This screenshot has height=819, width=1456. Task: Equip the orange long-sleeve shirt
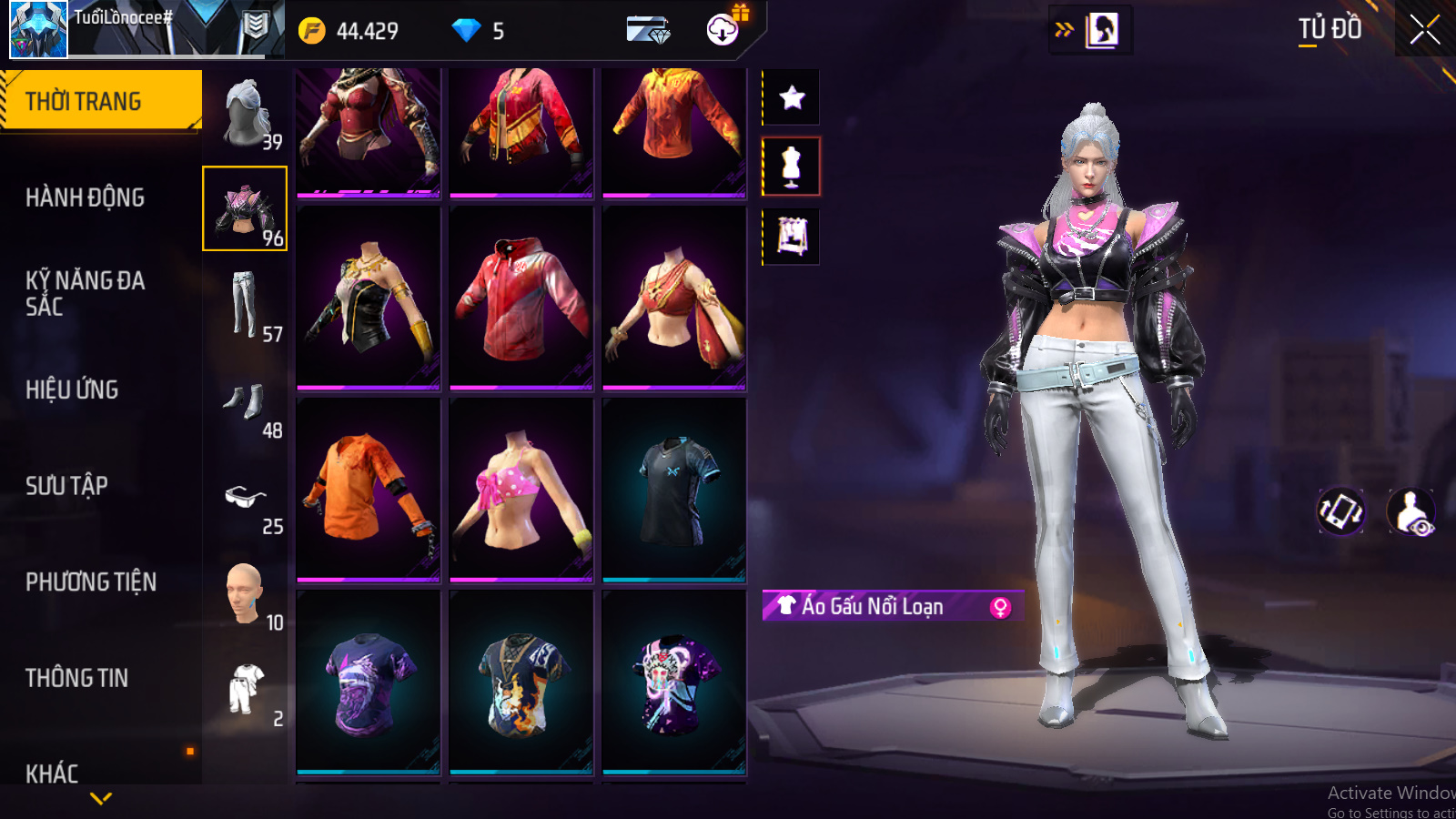(x=368, y=490)
